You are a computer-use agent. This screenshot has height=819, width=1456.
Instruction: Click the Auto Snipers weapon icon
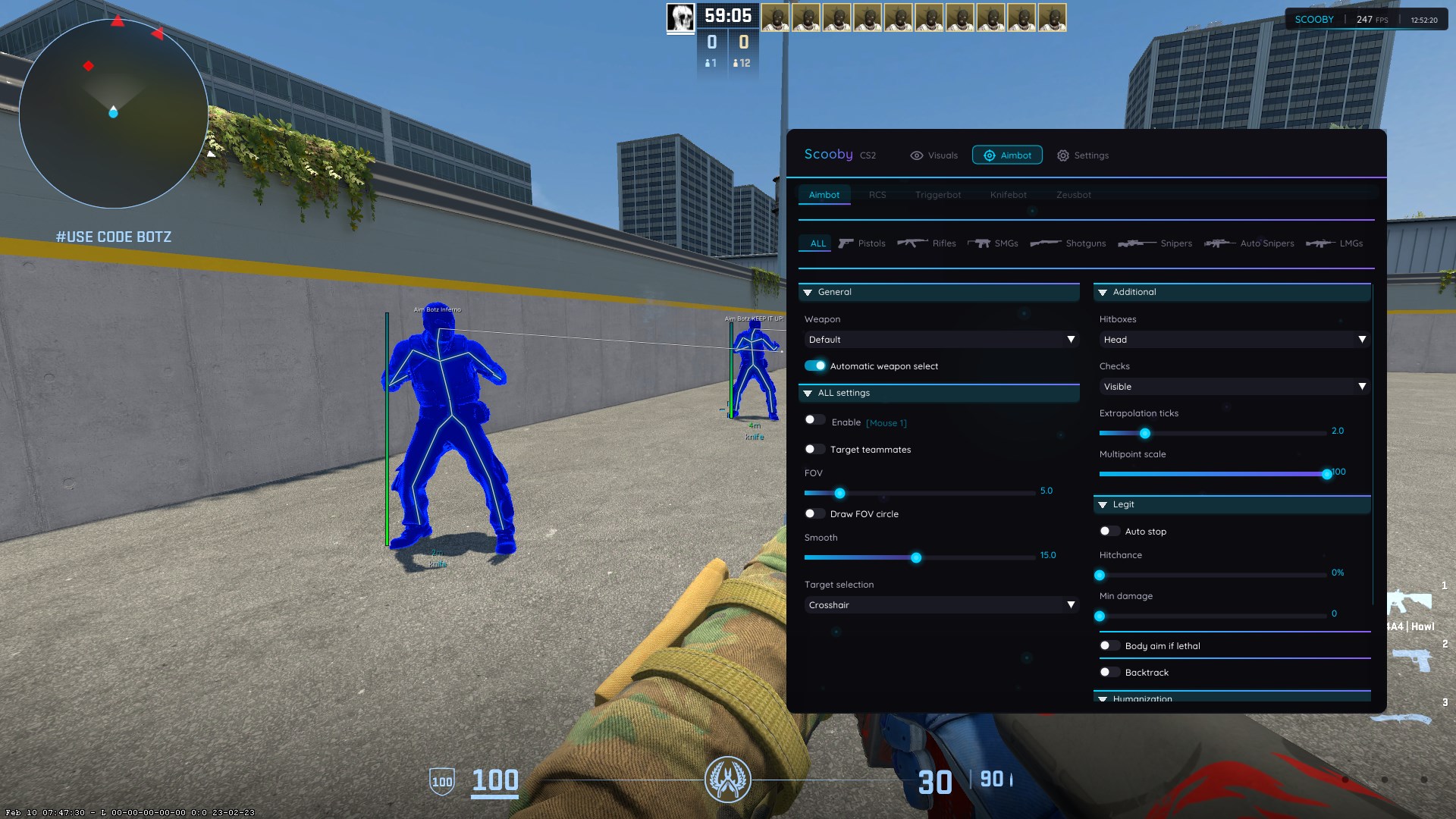point(1219,243)
